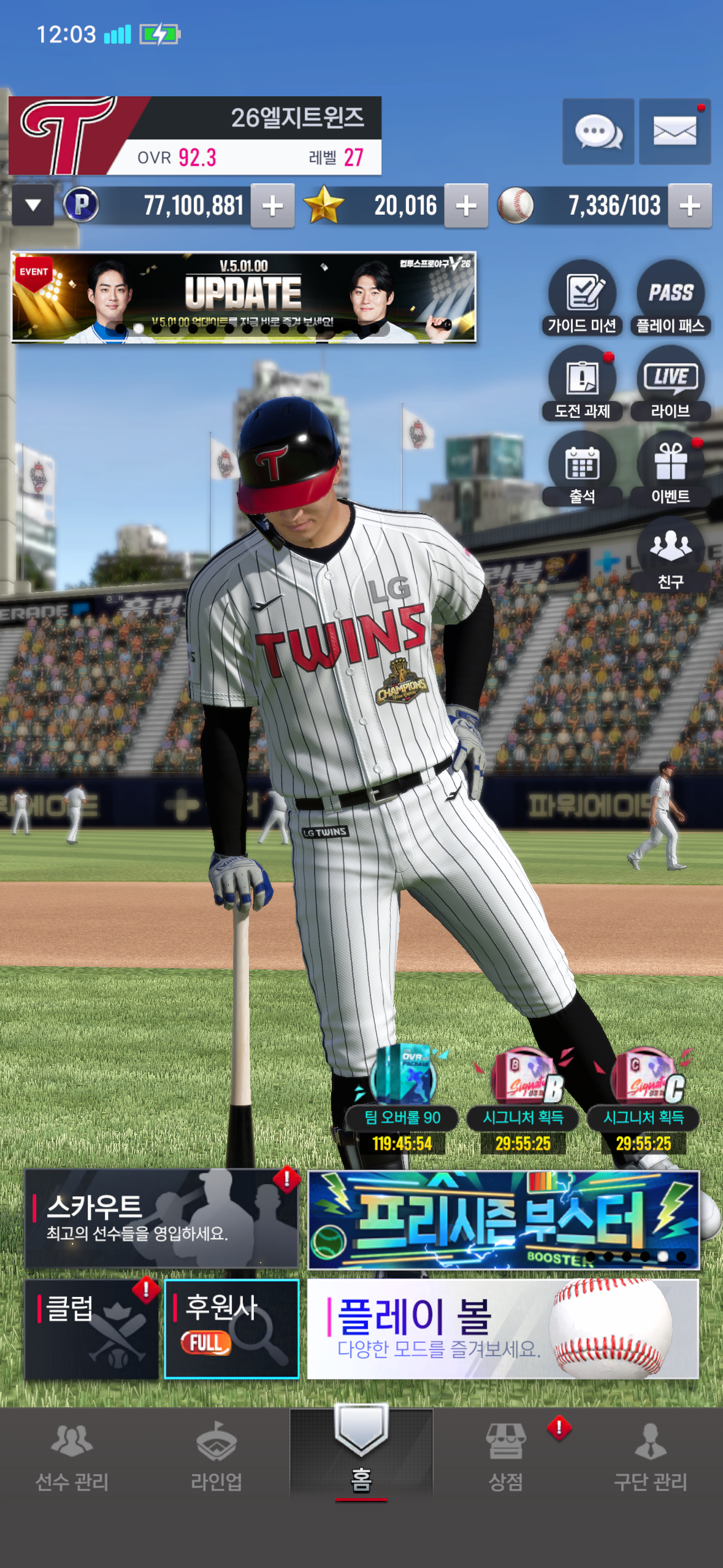Open the 후원사 sponsor panel
723x1568 pixels.
[x=232, y=1329]
